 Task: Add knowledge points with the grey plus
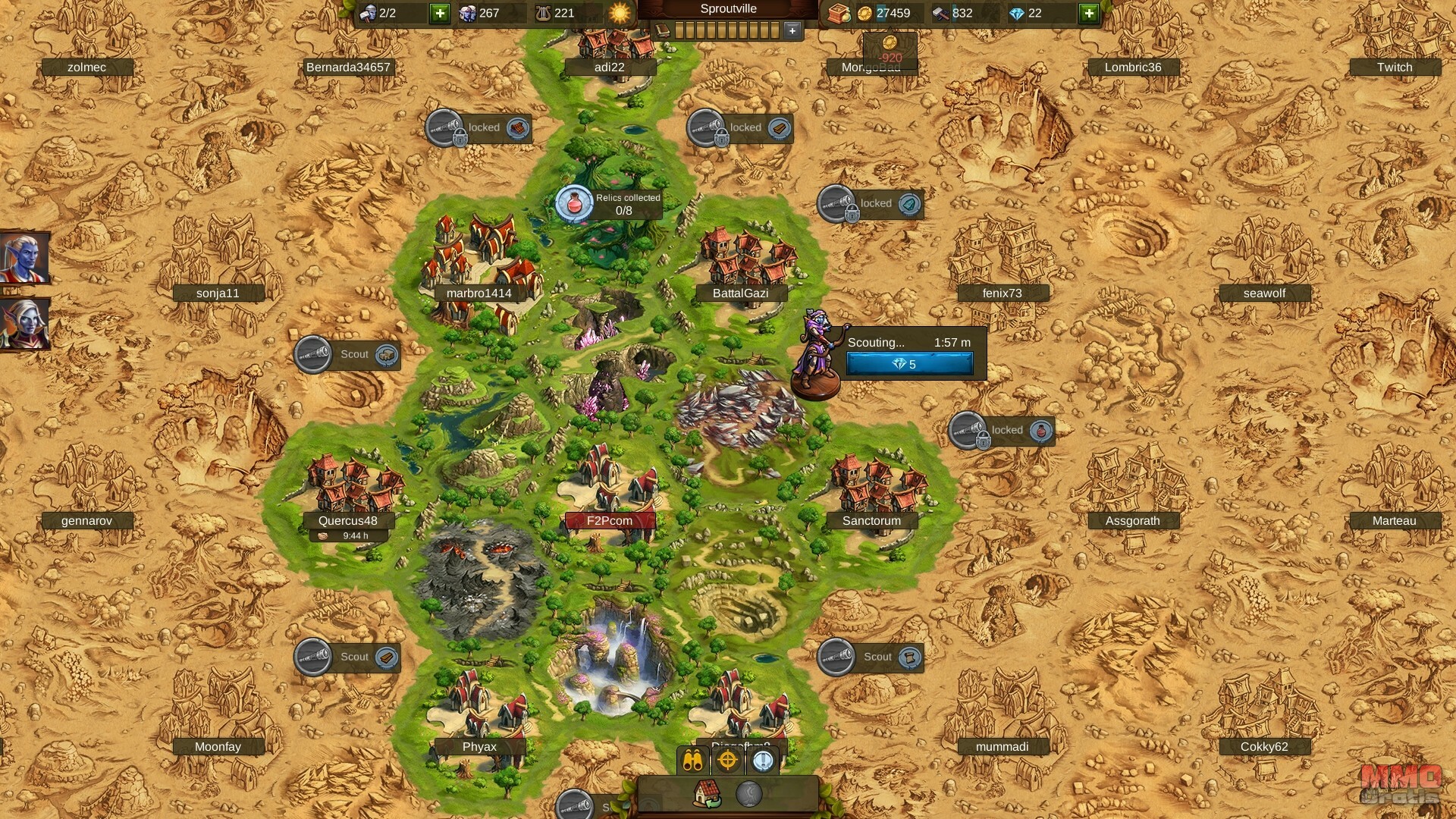(x=792, y=30)
